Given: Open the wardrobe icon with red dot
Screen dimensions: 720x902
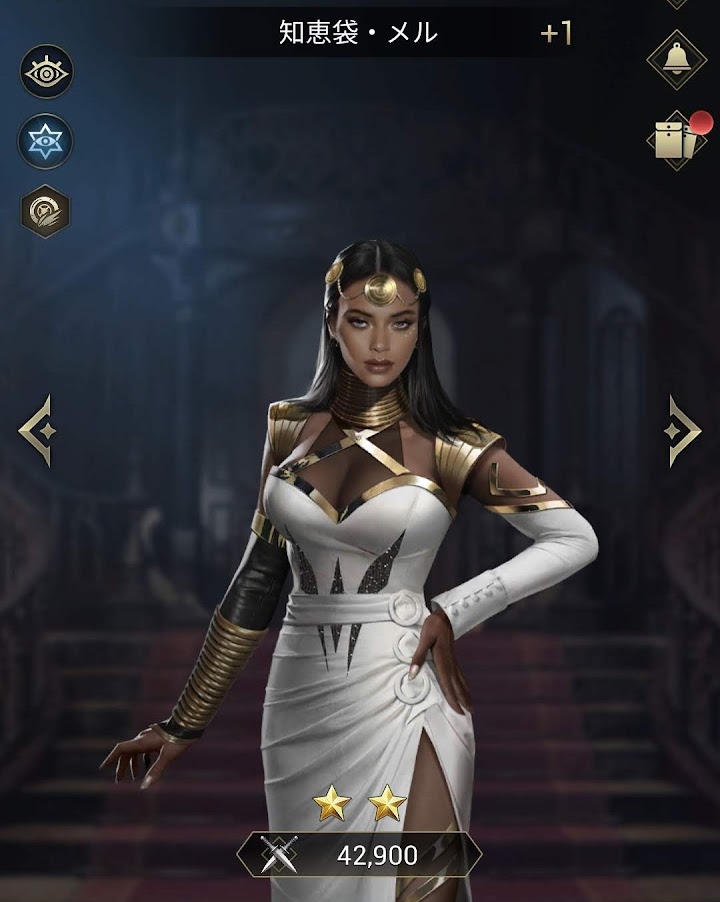Looking at the screenshot, I should click(x=676, y=140).
